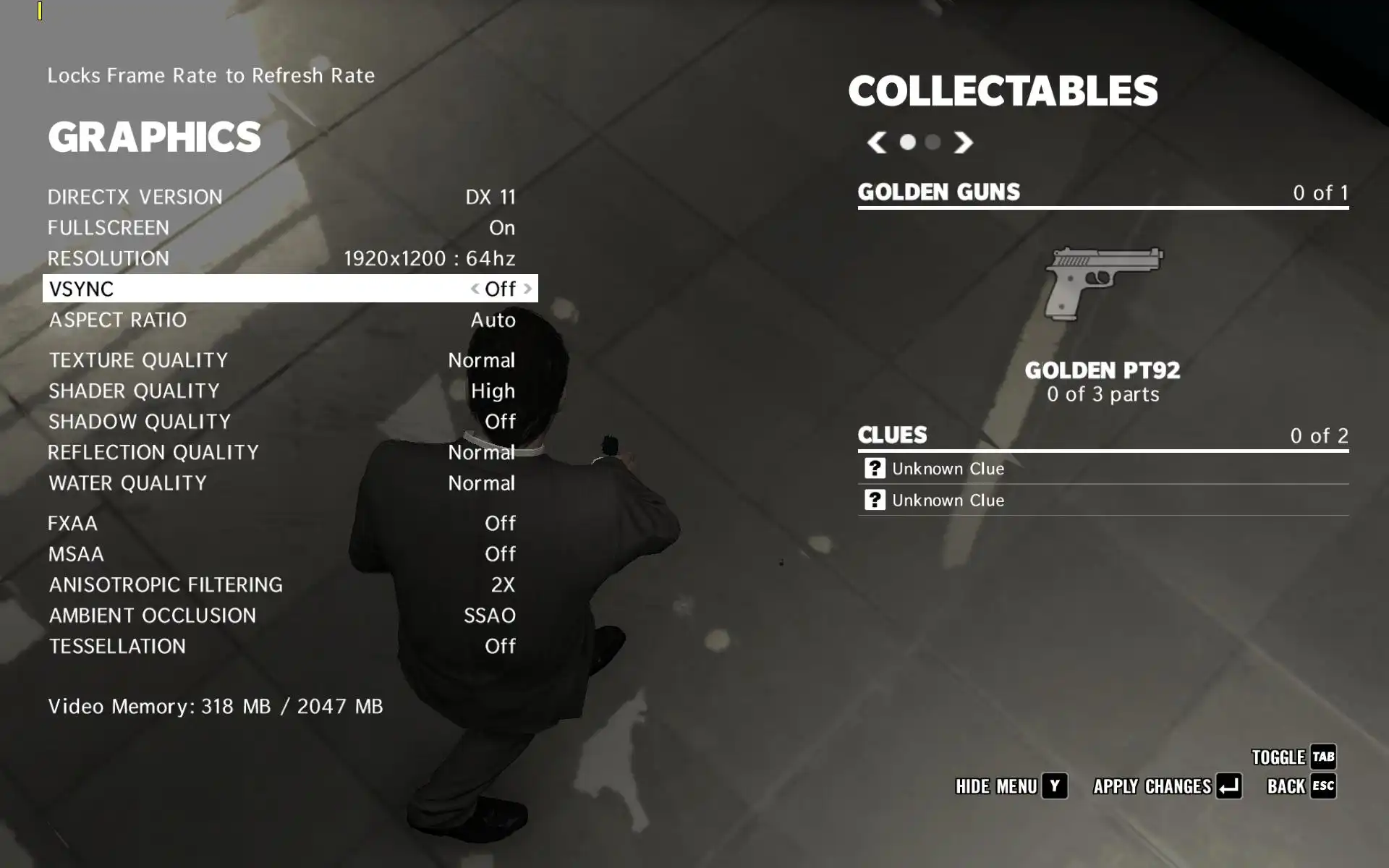Select the Reflection Quality row
Image resolution: width=1389 pixels, height=868 pixels.
[x=282, y=452]
